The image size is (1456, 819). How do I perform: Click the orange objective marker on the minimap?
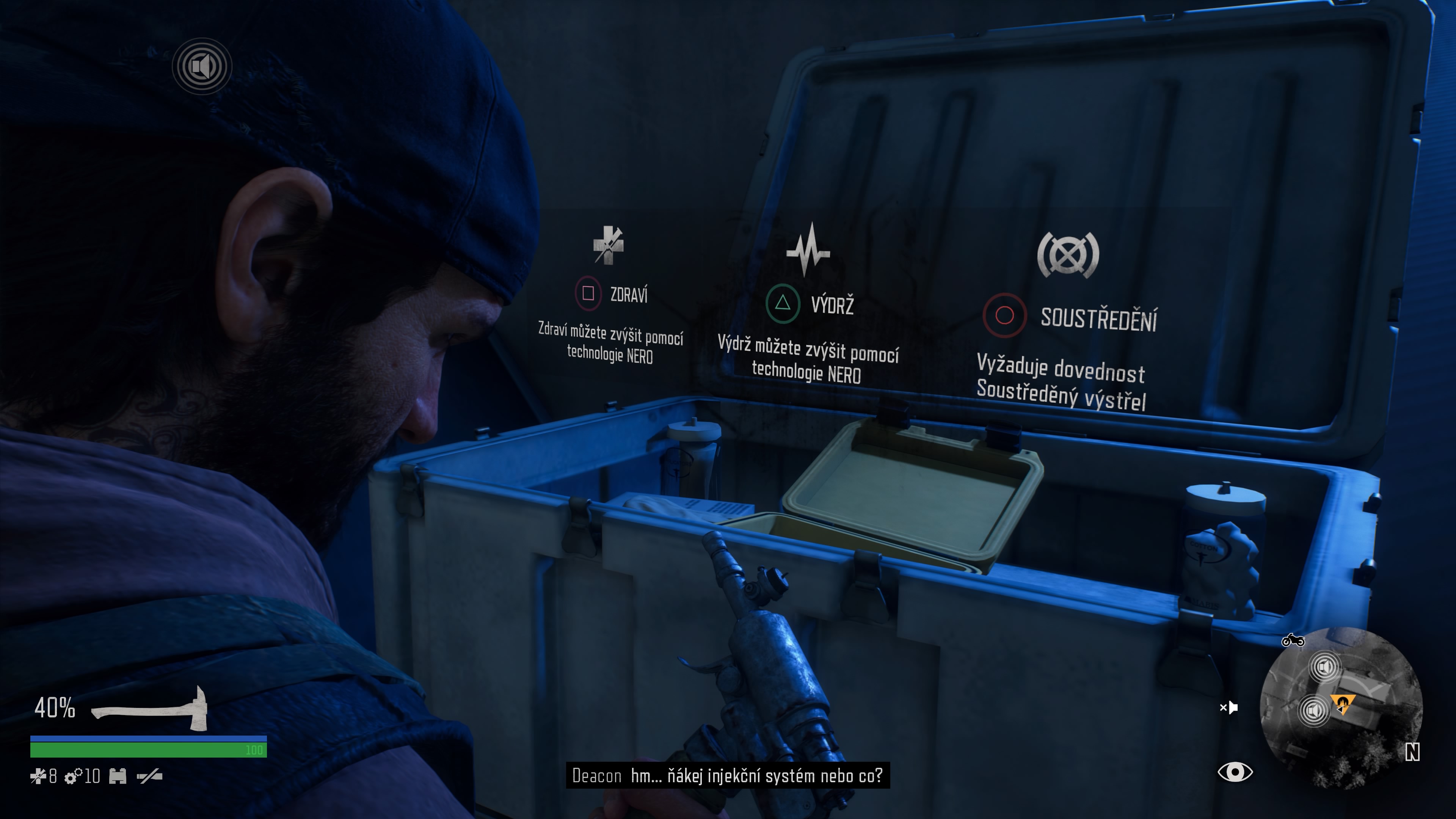click(1342, 704)
